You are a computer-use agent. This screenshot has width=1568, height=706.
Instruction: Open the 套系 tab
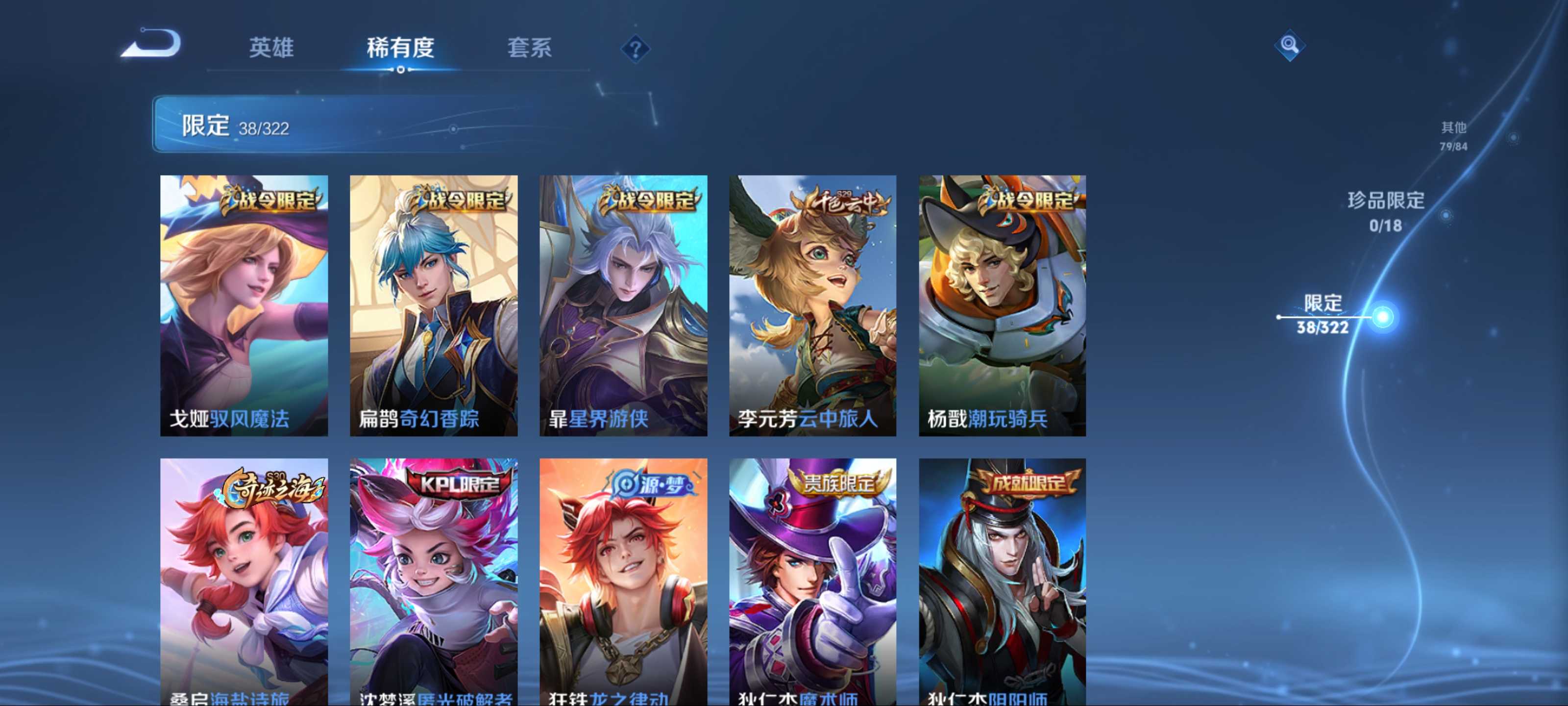(529, 48)
